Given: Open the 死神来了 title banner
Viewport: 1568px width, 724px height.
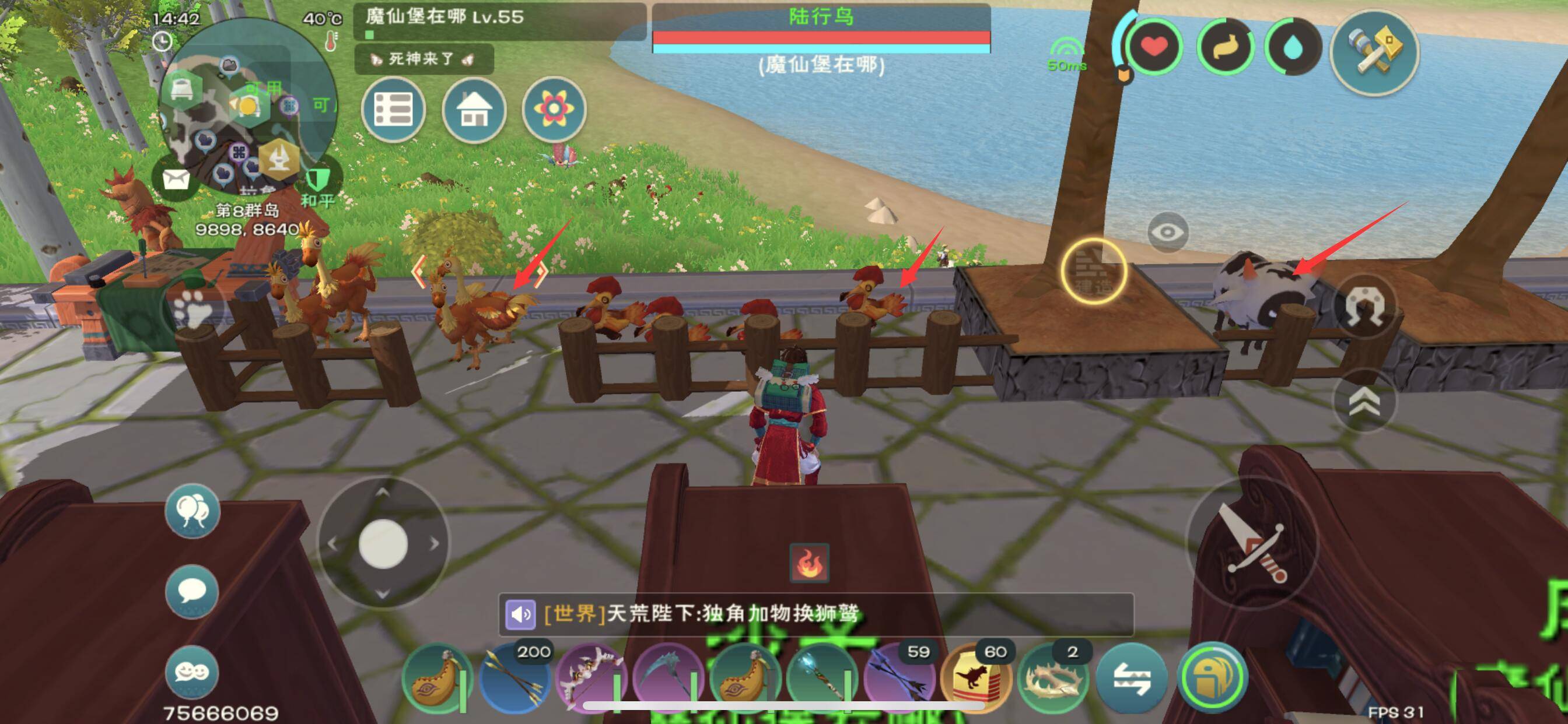Looking at the screenshot, I should point(422,59).
